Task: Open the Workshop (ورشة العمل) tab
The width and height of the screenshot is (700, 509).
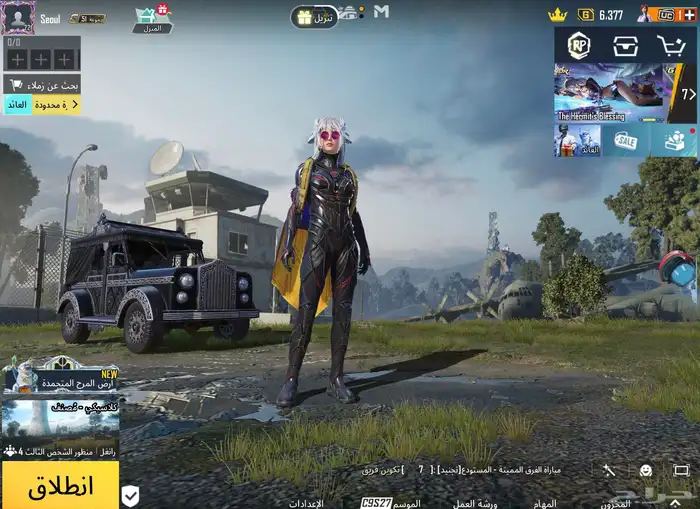Action: coord(475,503)
